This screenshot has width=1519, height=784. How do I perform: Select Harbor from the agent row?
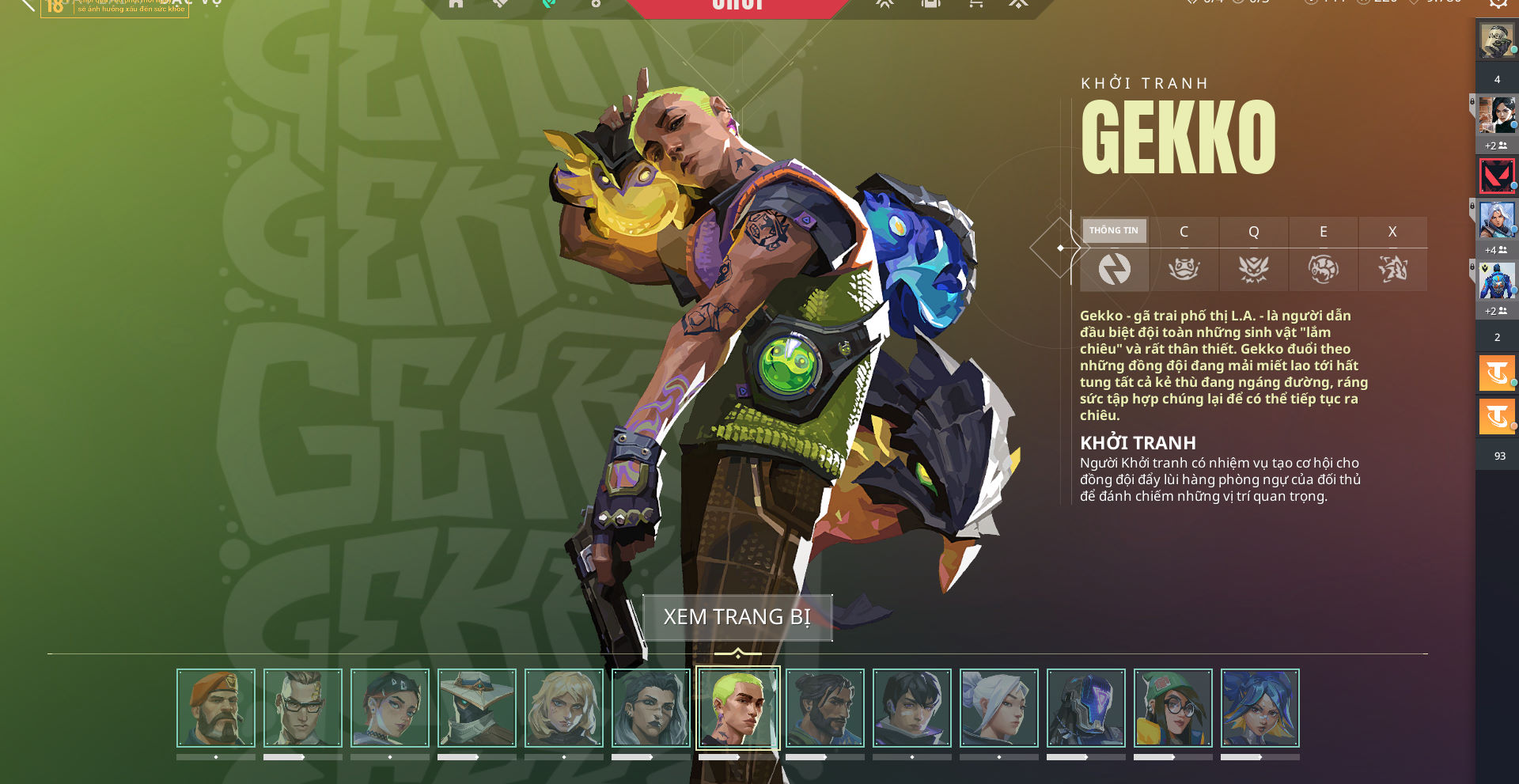[x=825, y=708]
